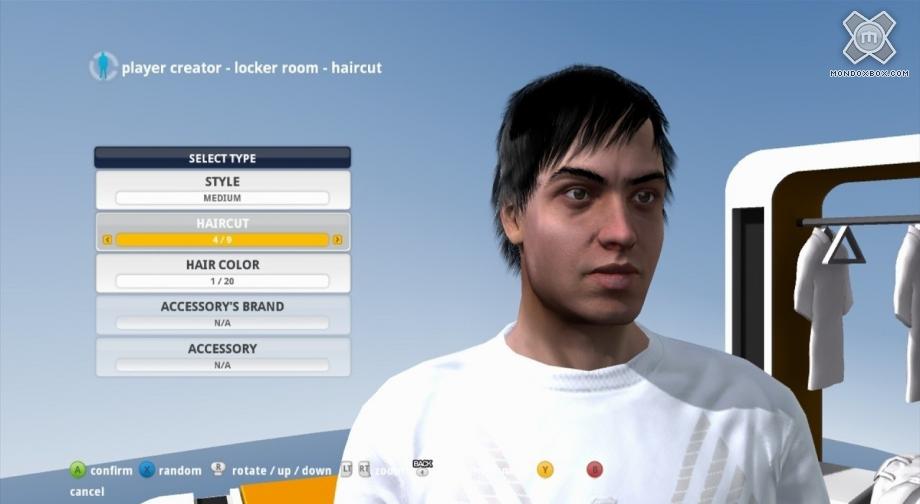Select the Accessory's Brand row
The image size is (920, 504).
(x=222, y=314)
